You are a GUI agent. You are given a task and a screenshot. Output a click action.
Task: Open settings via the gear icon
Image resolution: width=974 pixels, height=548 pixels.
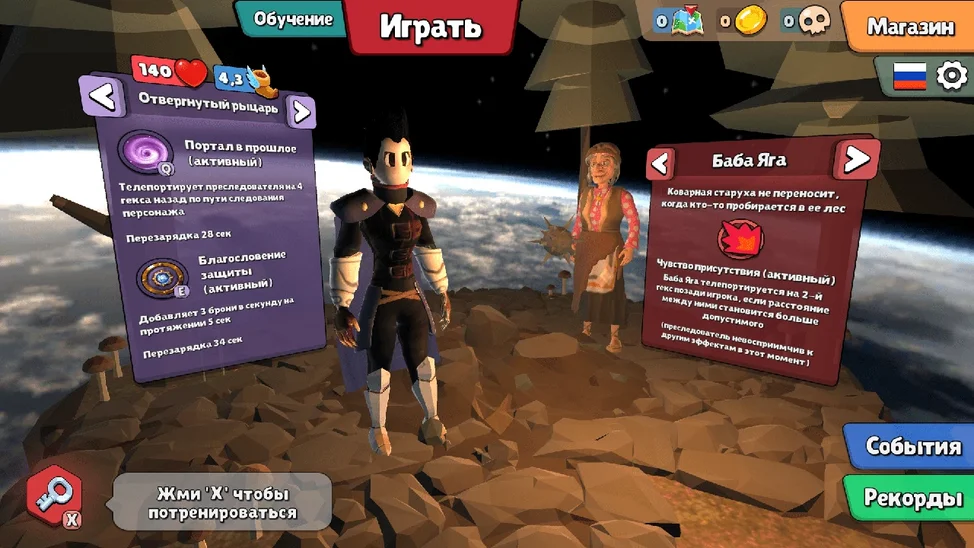951,76
